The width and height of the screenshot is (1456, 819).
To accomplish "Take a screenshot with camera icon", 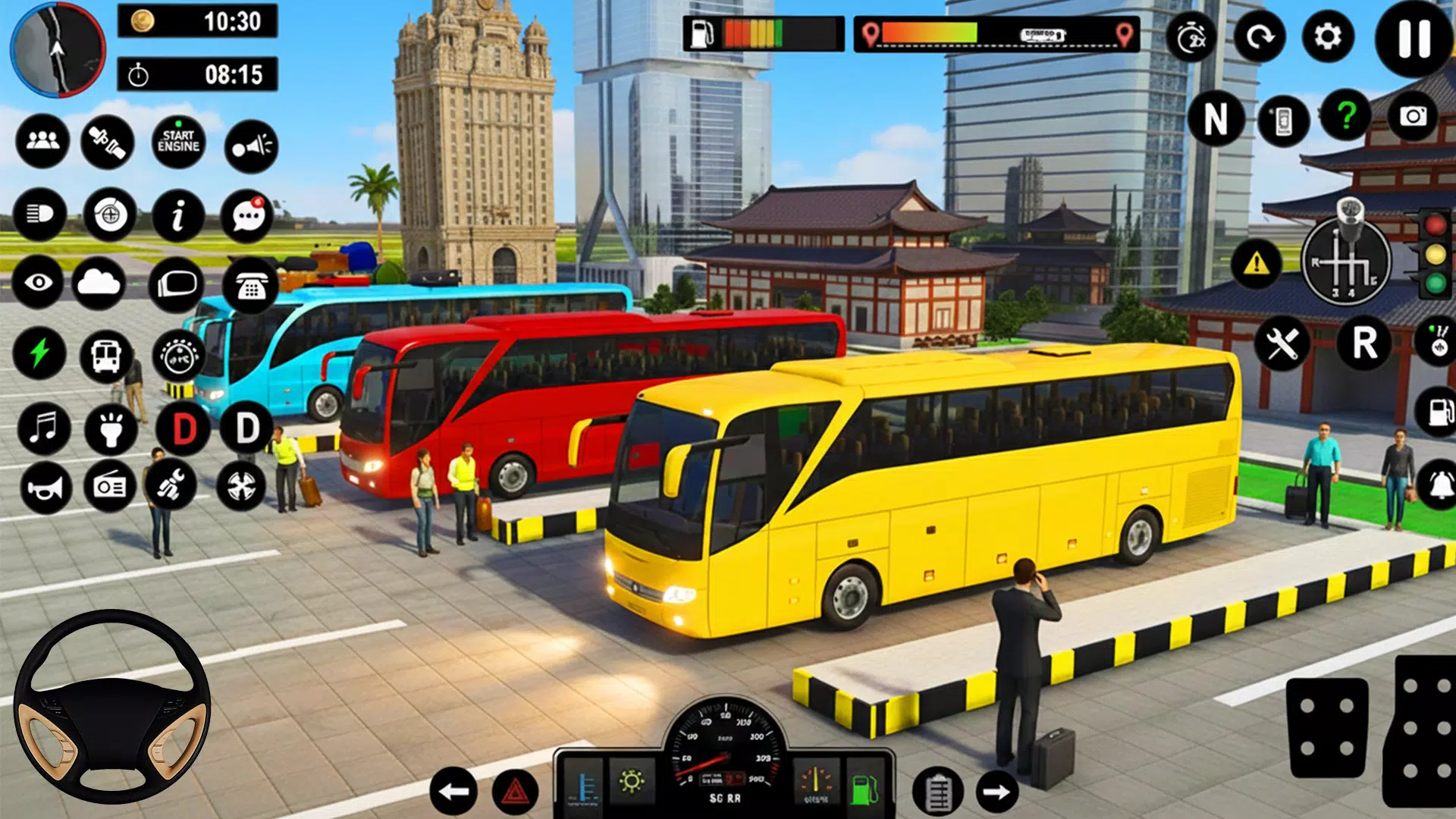I will pyautogui.click(x=1413, y=116).
